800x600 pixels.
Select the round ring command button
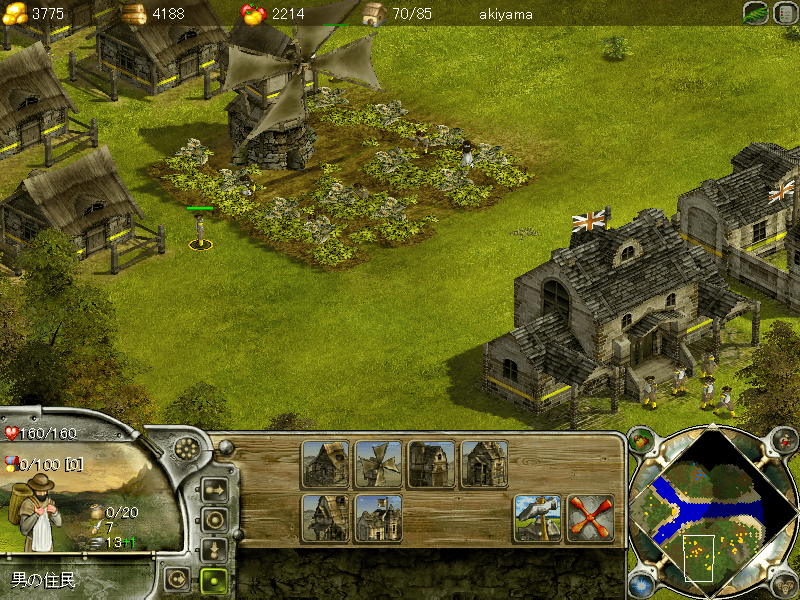(x=213, y=519)
